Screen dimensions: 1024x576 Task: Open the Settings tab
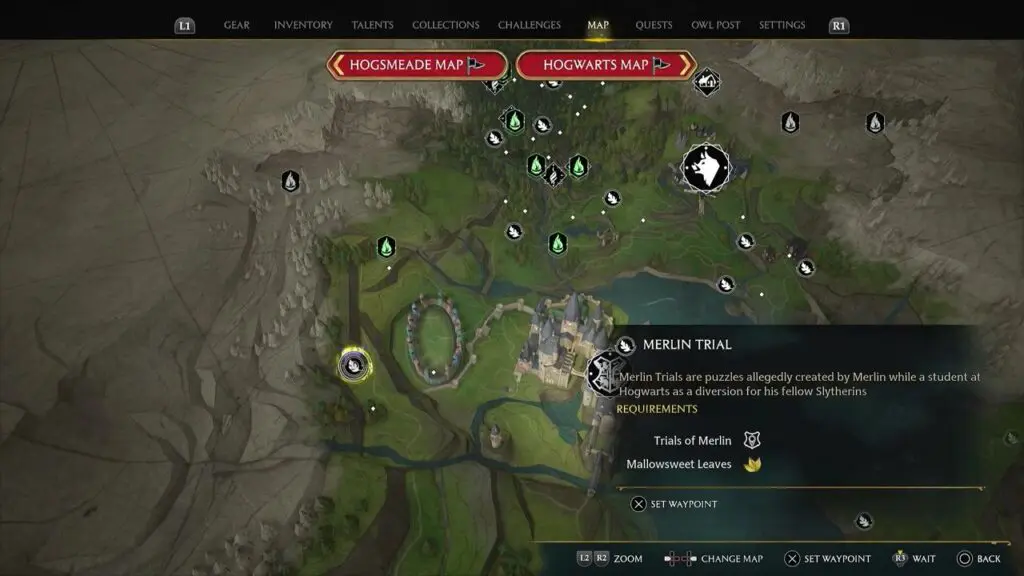pos(782,25)
